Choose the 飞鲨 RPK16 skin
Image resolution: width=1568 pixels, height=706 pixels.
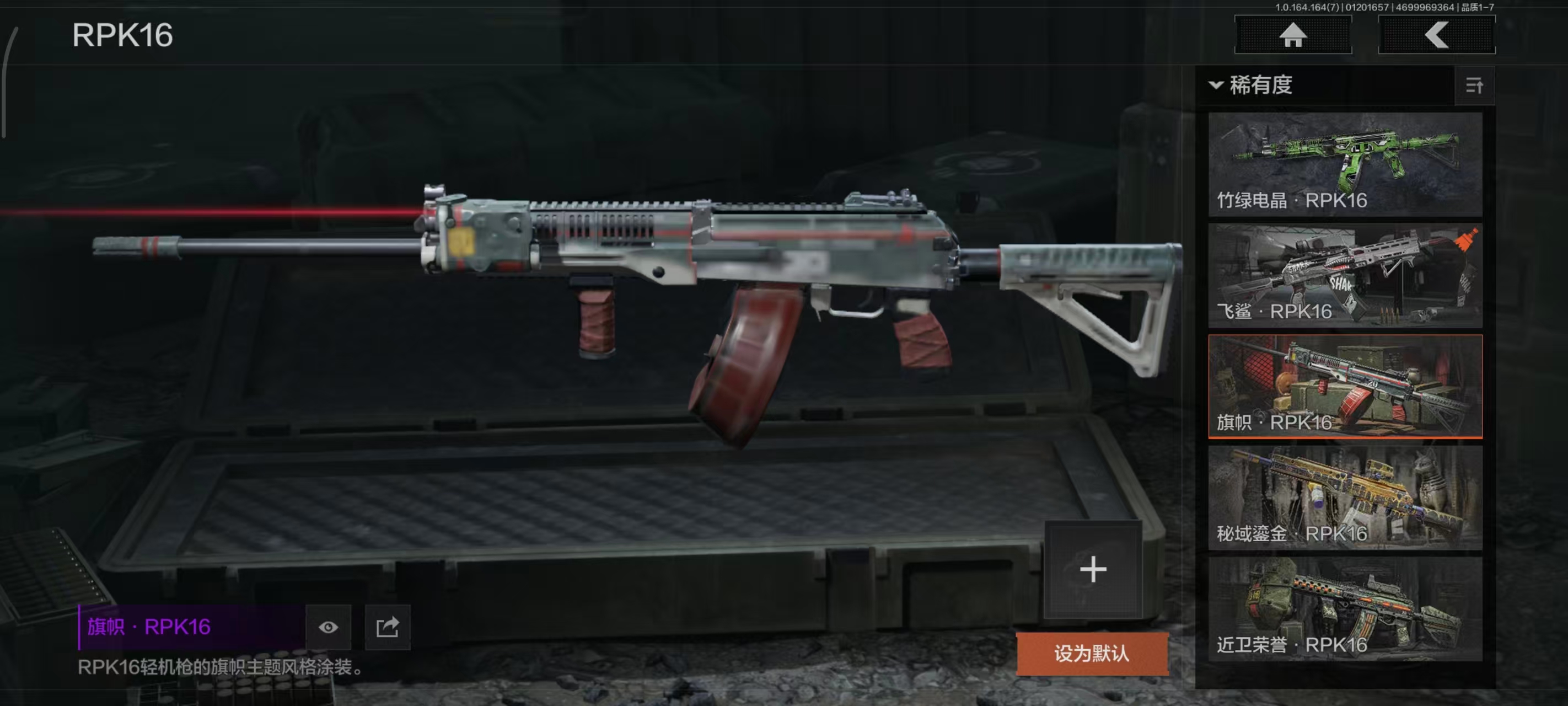pyautogui.click(x=1345, y=275)
